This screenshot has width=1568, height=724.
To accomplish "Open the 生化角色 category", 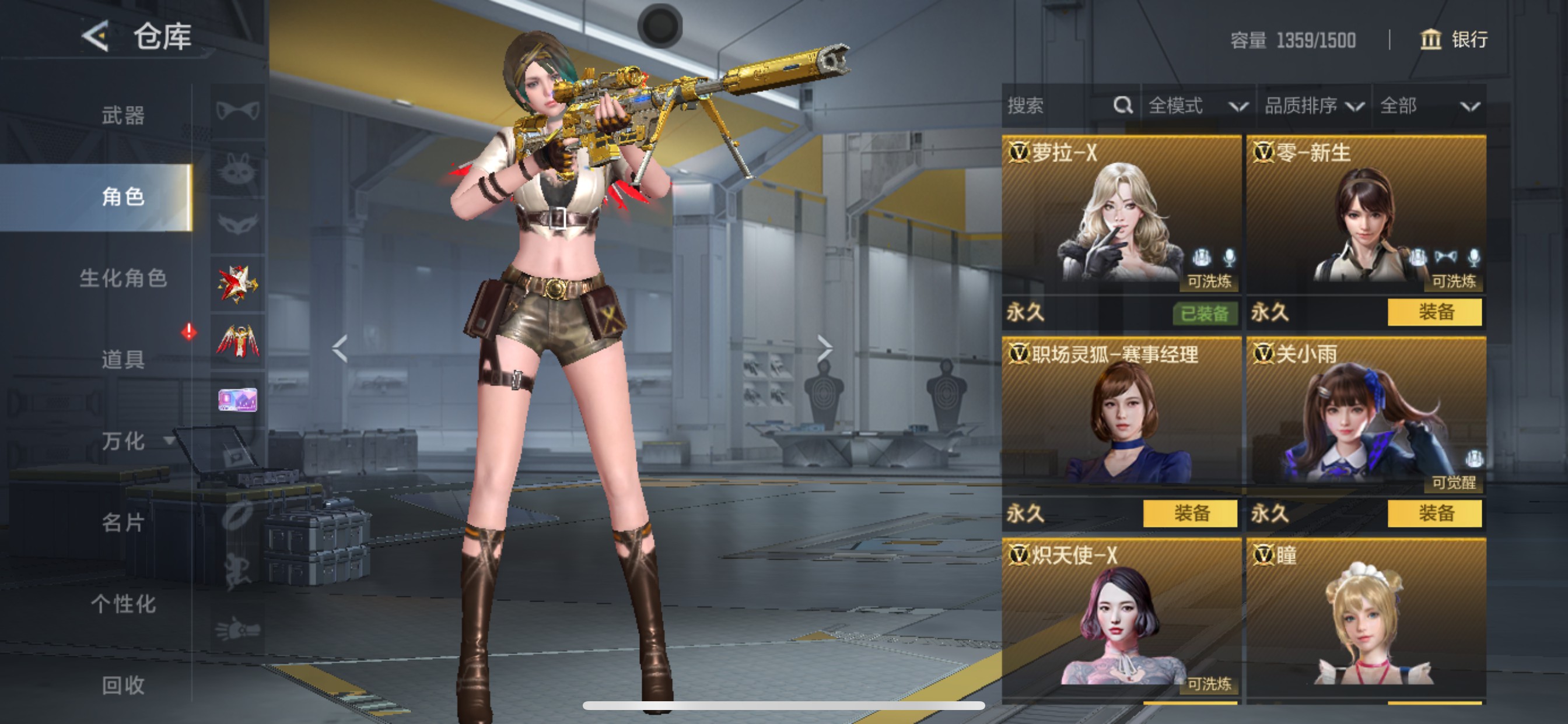I will pos(123,278).
